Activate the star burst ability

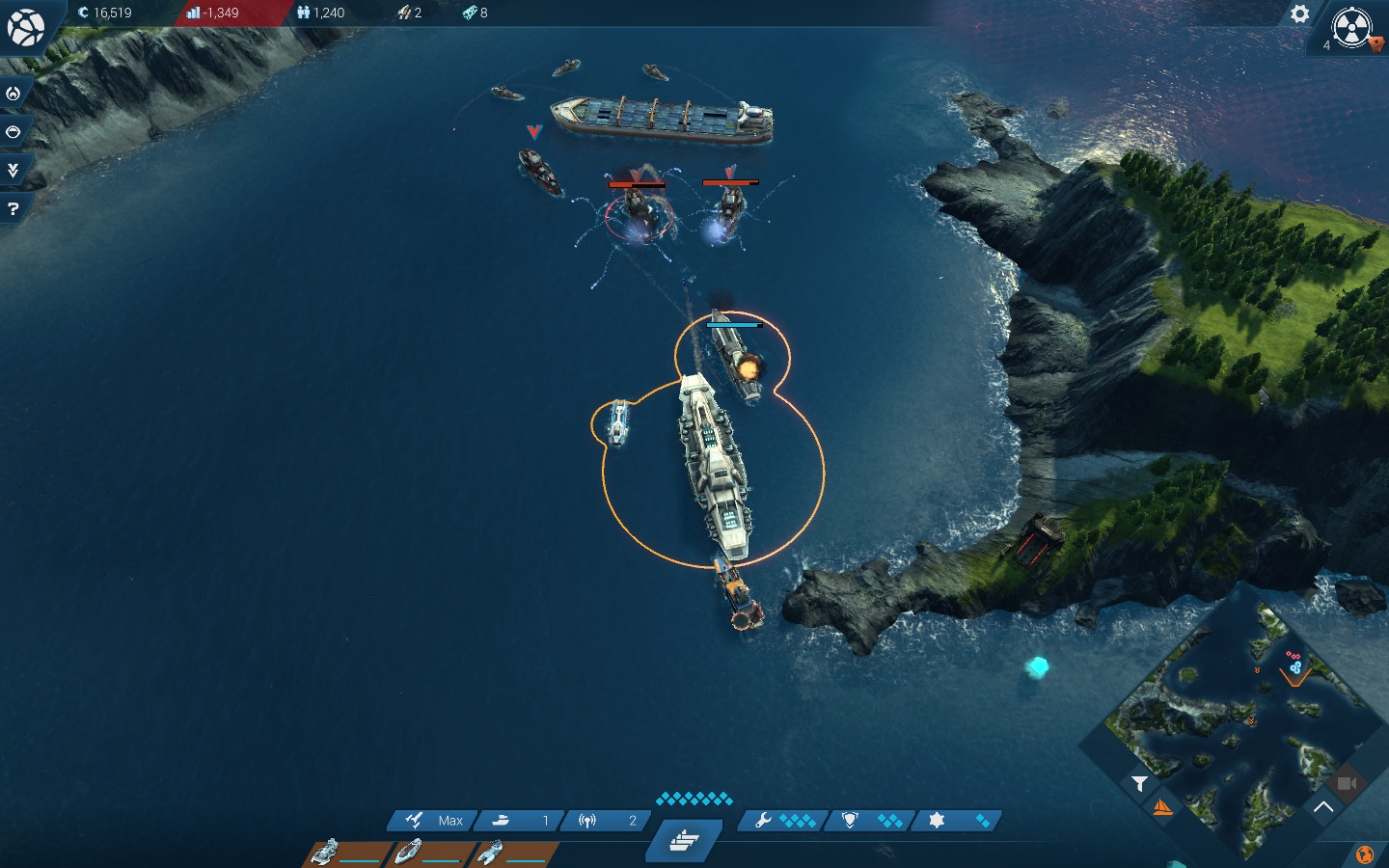coord(957,821)
